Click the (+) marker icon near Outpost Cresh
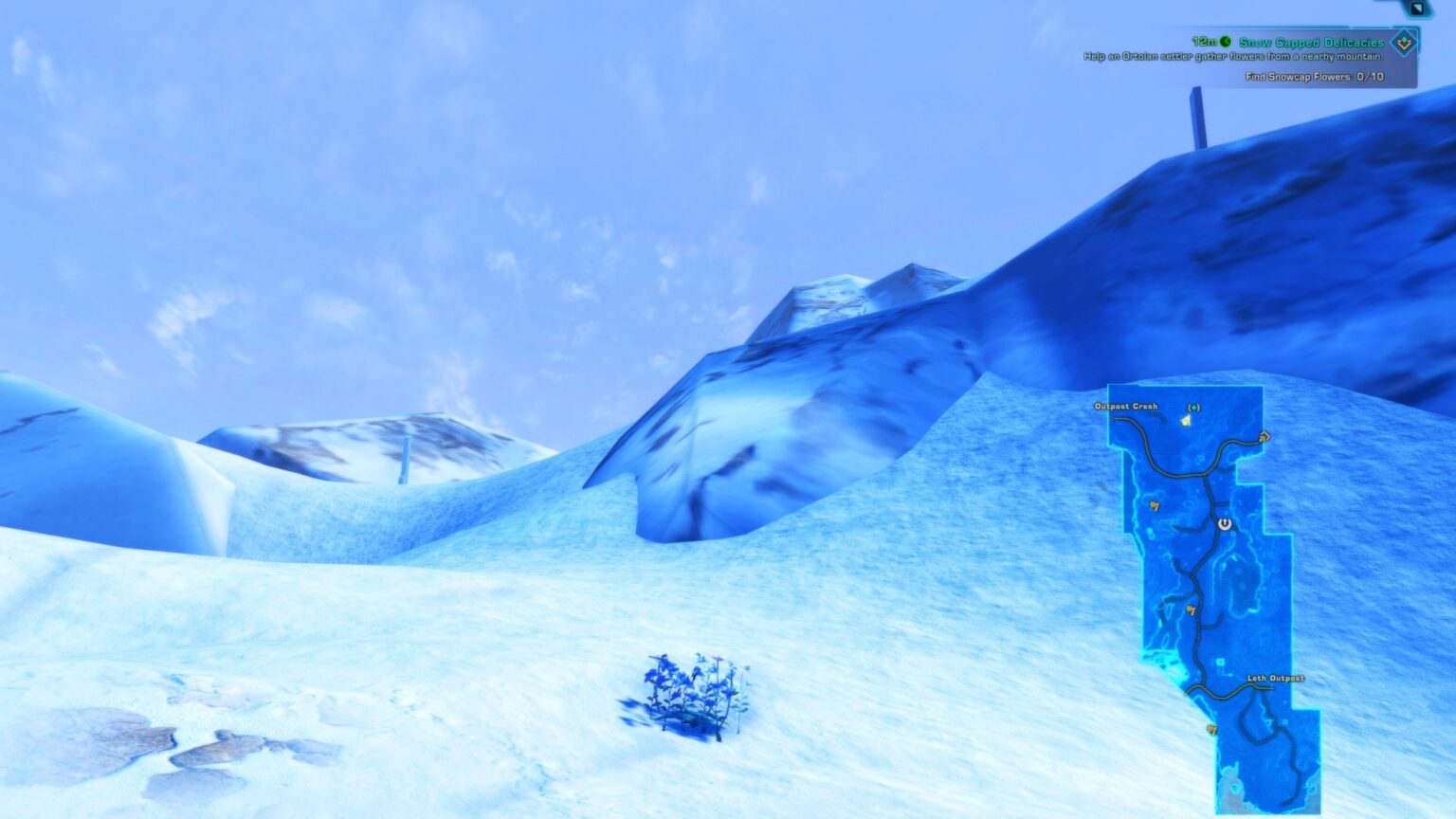This screenshot has height=819, width=1456. point(1193,408)
